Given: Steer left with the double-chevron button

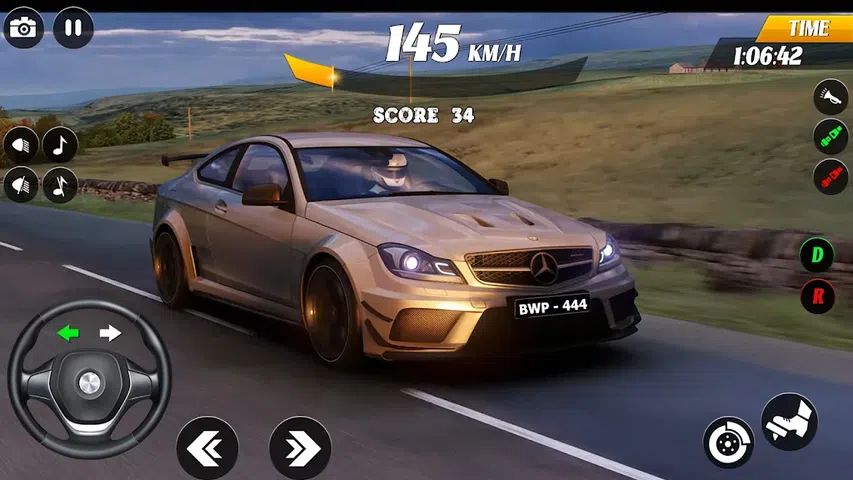Looking at the screenshot, I should coord(207,447).
